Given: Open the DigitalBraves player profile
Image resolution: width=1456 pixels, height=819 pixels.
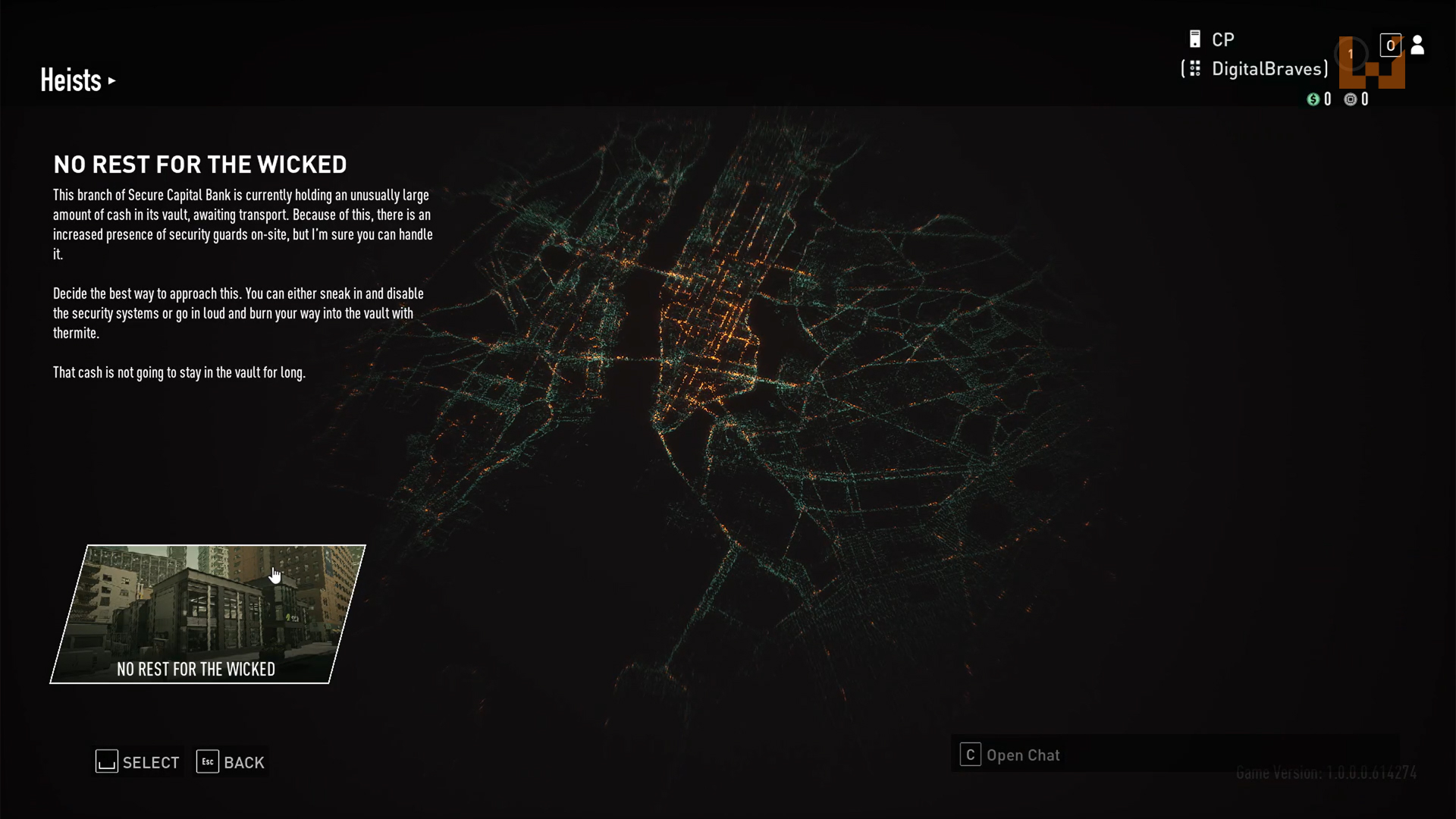Looking at the screenshot, I should click(1269, 69).
